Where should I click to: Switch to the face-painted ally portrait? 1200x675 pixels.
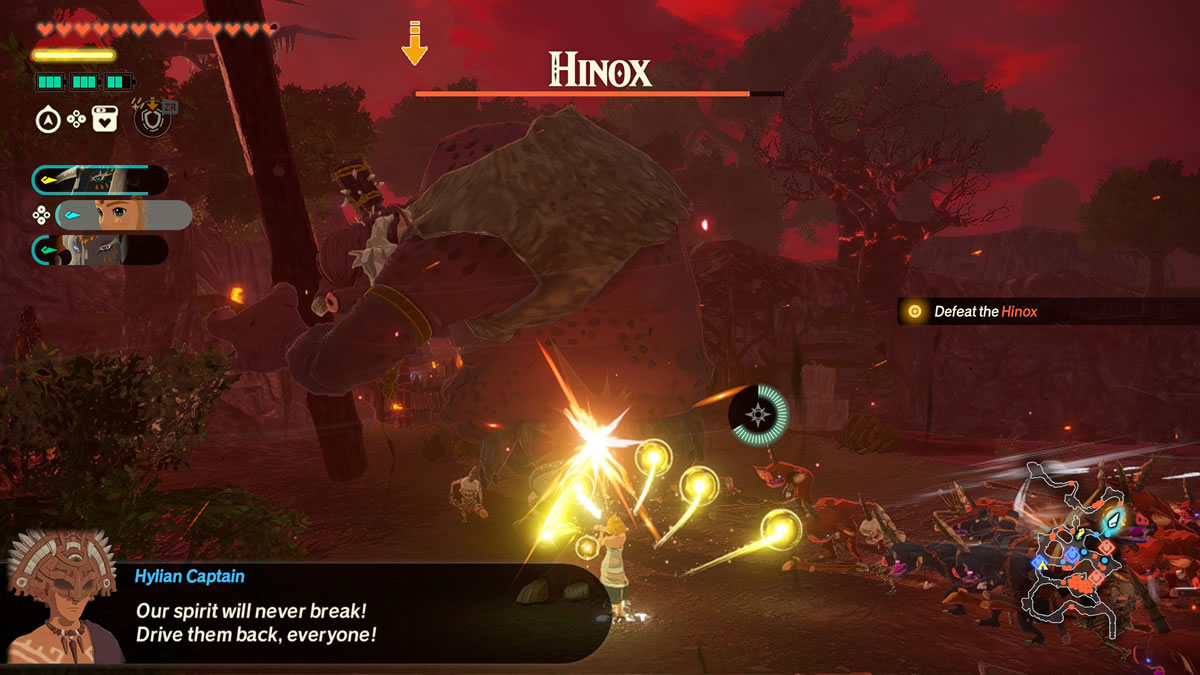point(99,250)
